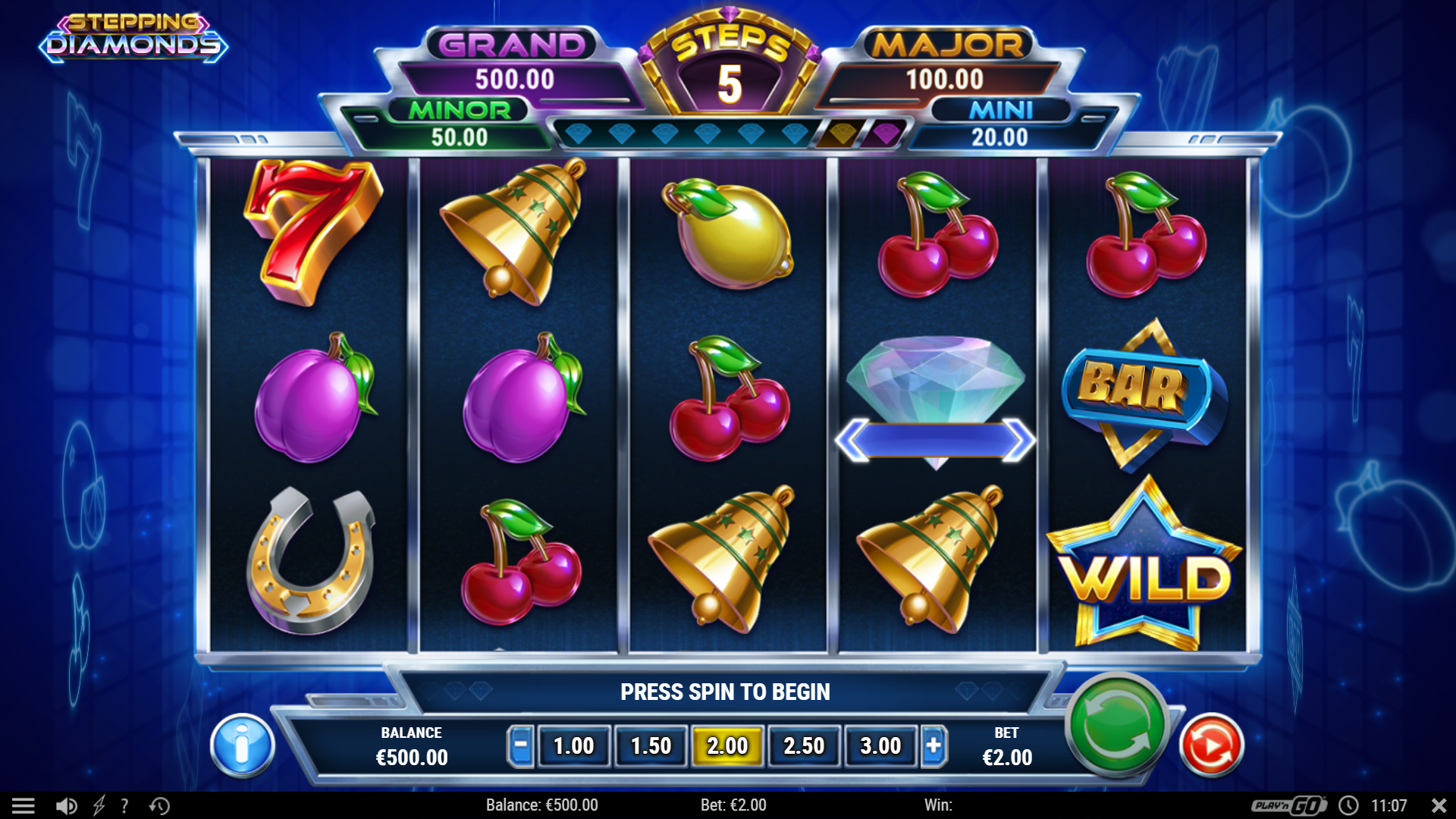This screenshot has width=1456, height=819.
Task: Decrease the bet with the minus button
Action: click(520, 746)
